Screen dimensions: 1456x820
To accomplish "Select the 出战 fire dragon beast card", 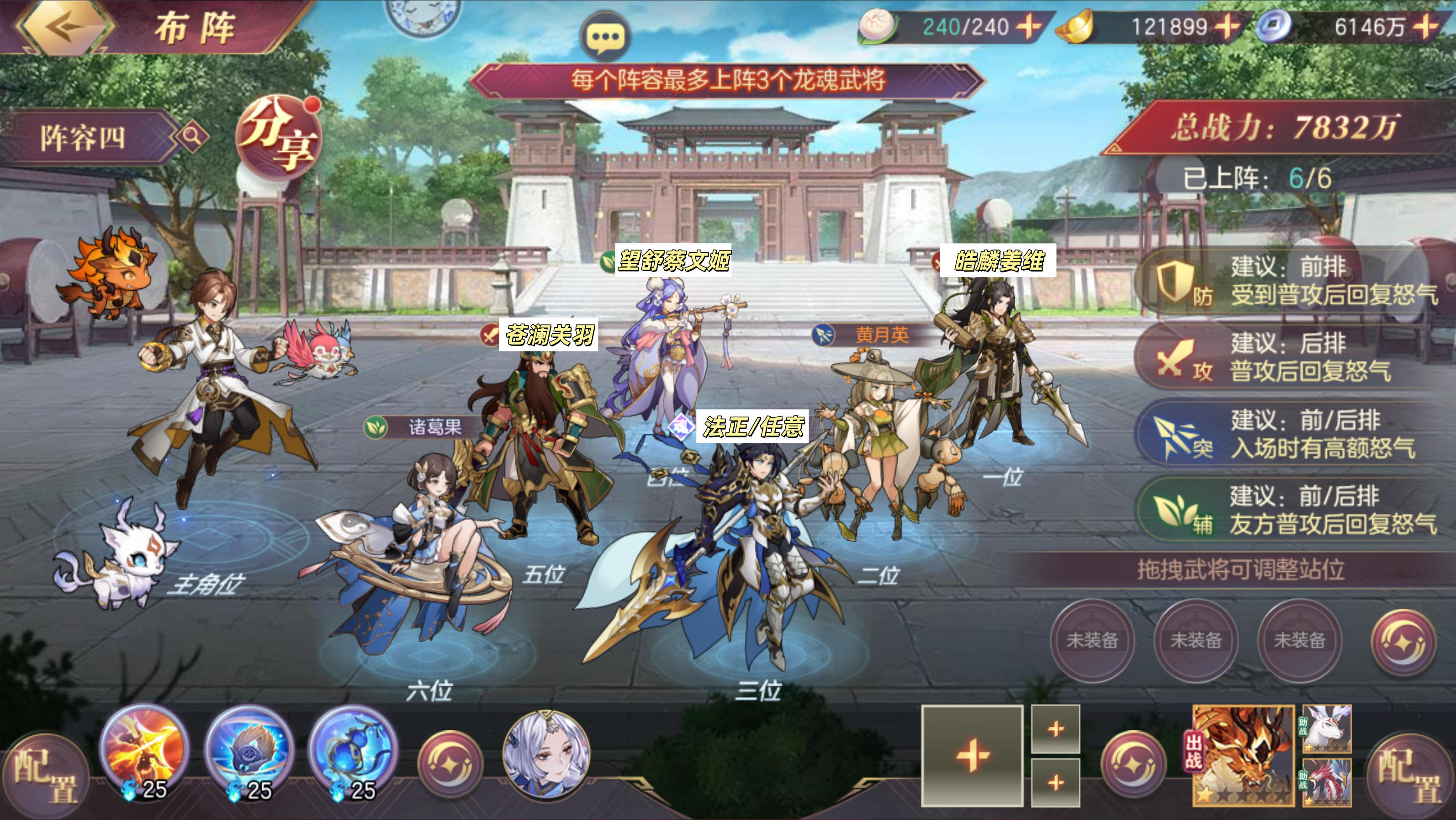I will coord(1244,754).
